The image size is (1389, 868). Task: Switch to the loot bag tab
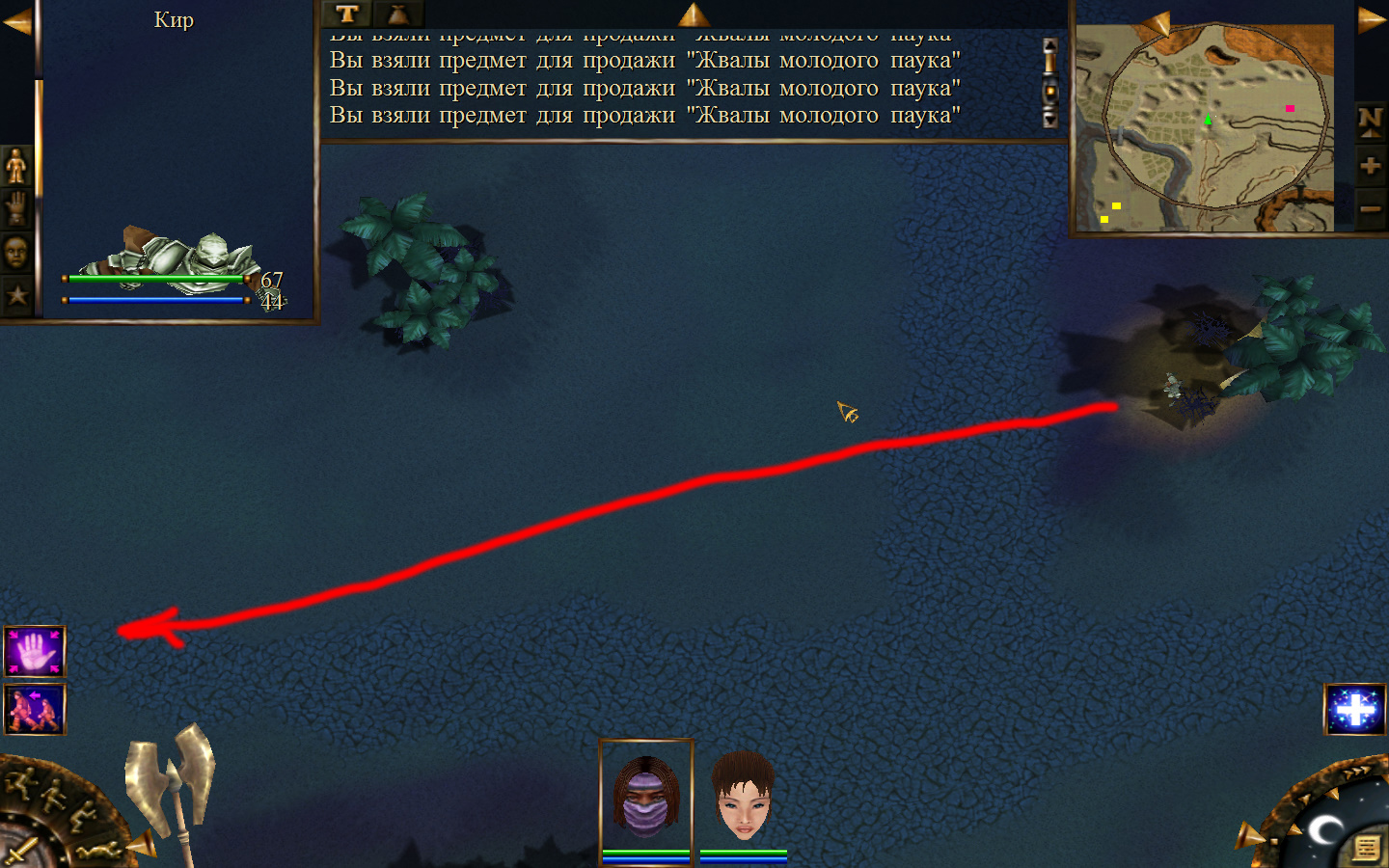397,14
